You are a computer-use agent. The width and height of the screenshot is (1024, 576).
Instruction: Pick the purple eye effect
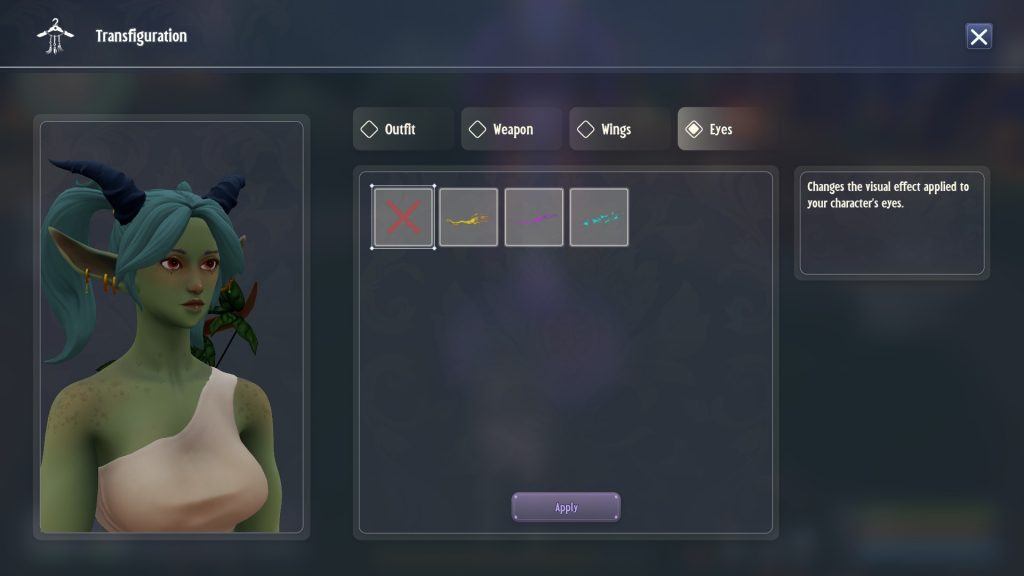click(x=534, y=217)
